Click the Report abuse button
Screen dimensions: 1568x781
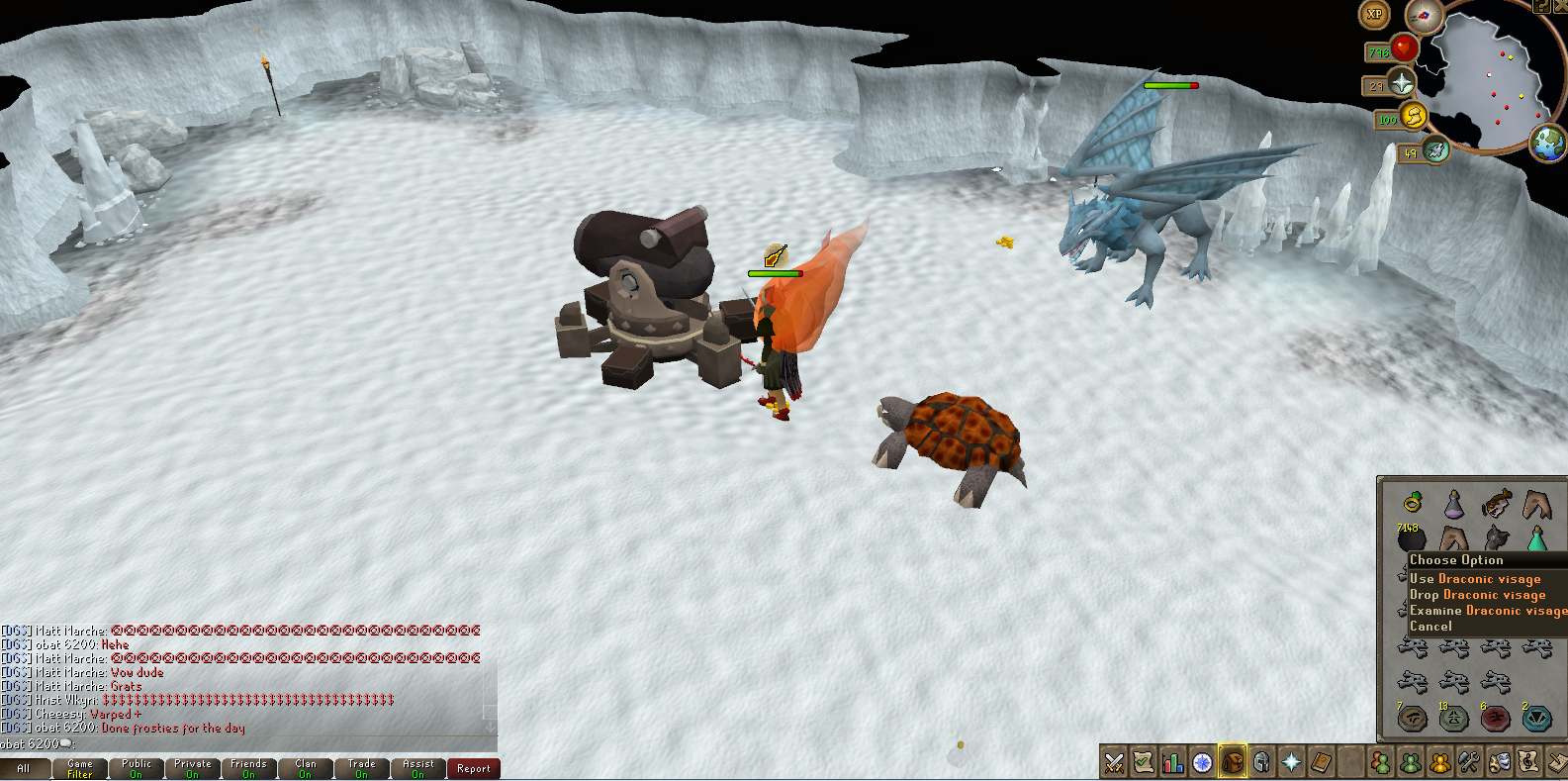coord(473,768)
